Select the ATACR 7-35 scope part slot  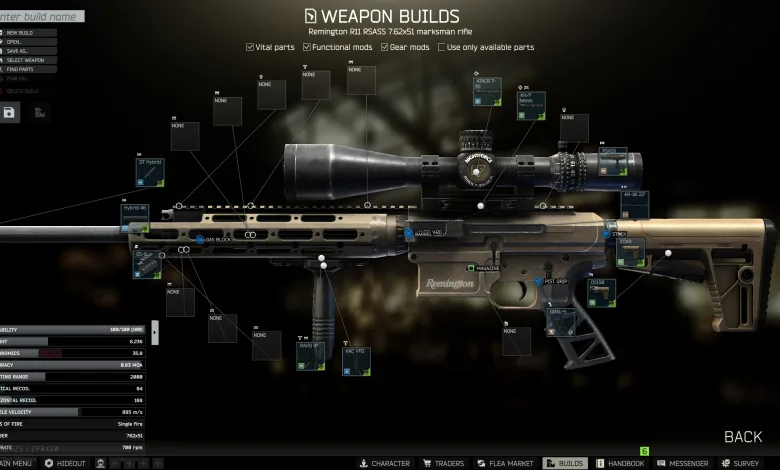coord(487,92)
